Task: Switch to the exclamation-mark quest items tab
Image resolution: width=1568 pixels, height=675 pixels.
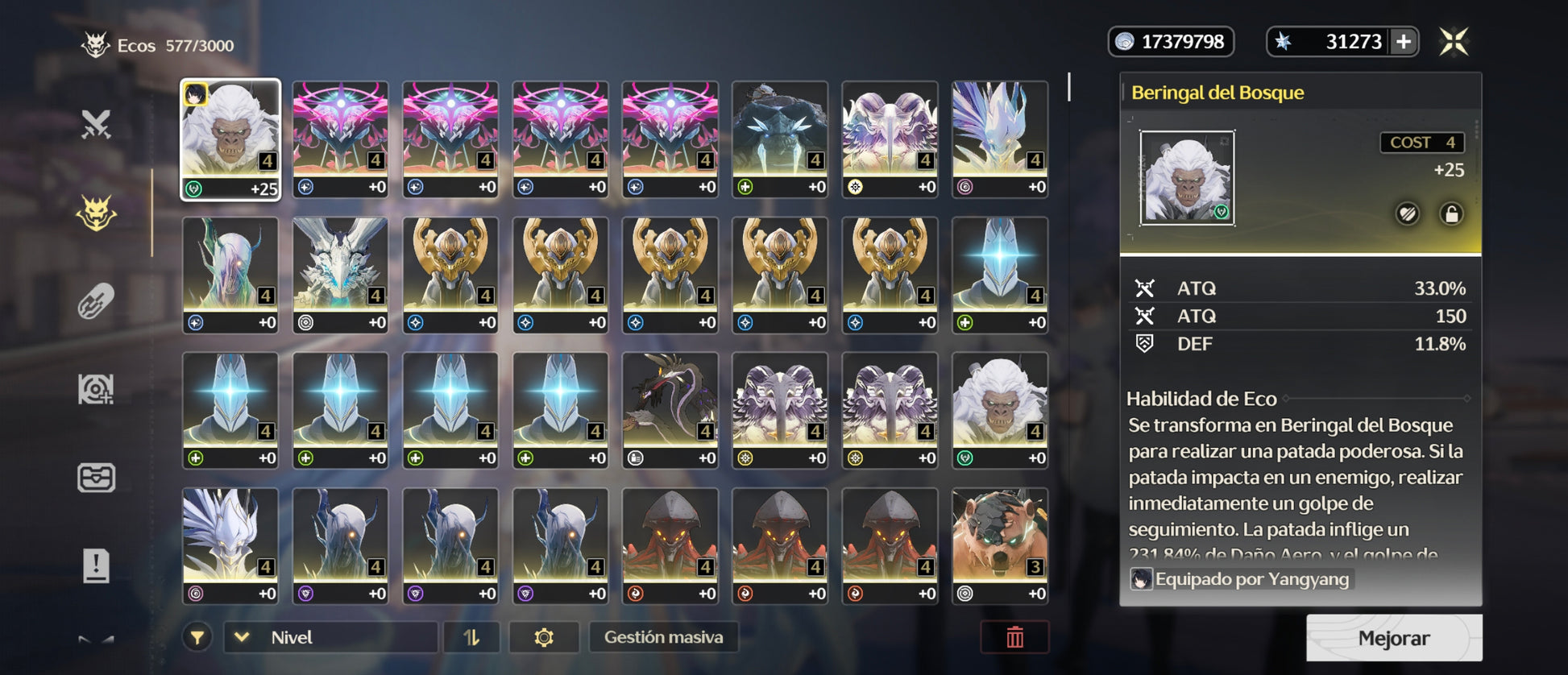Action: [96, 565]
